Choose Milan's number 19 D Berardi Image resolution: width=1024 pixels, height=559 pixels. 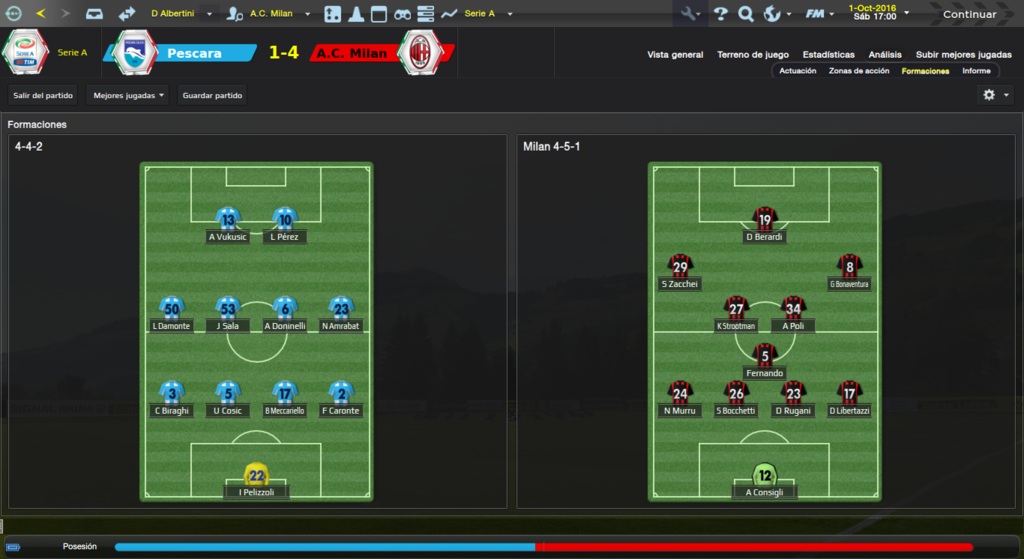click(765, 220)
